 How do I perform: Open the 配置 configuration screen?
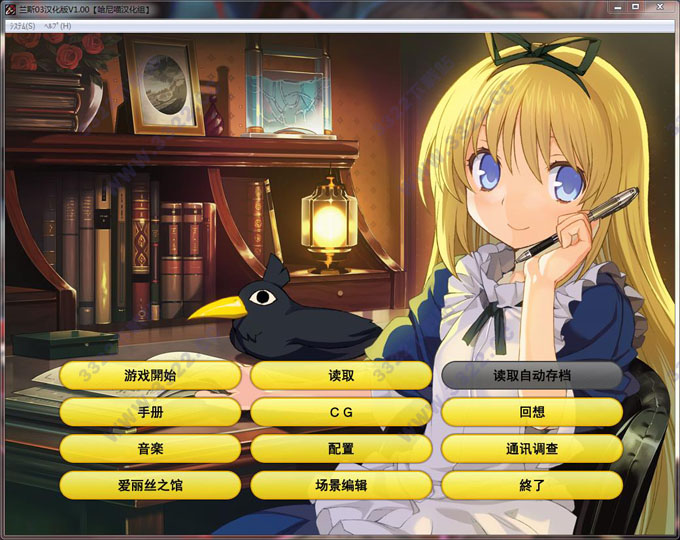coord(341,448)
